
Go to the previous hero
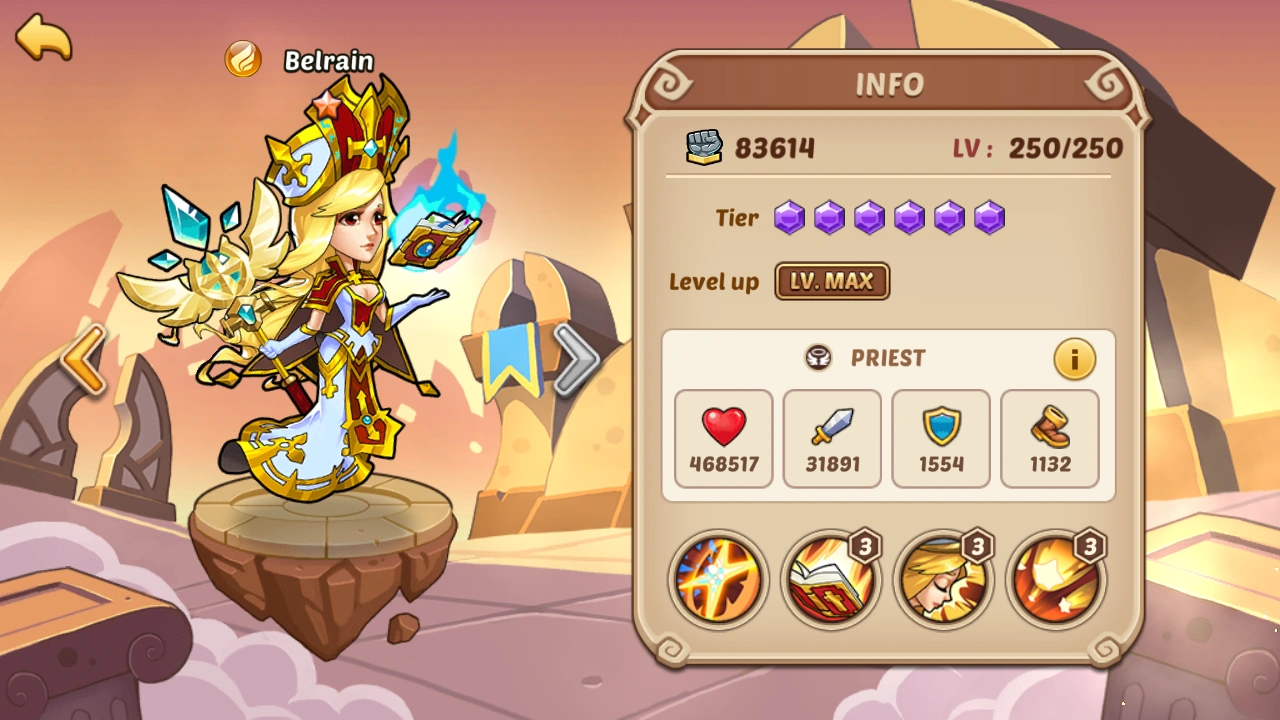click(85, 360)
